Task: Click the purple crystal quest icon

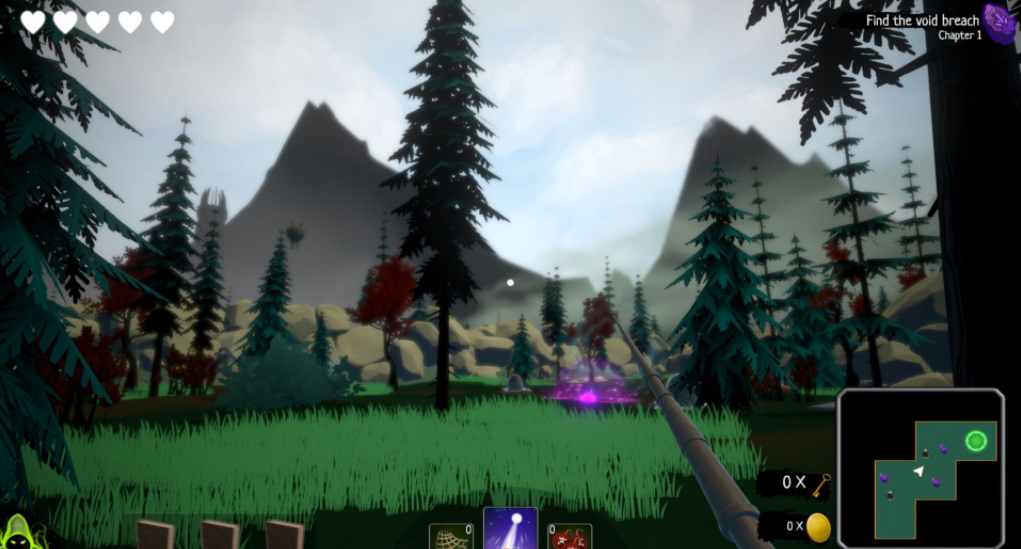Action: pos(998,20)
